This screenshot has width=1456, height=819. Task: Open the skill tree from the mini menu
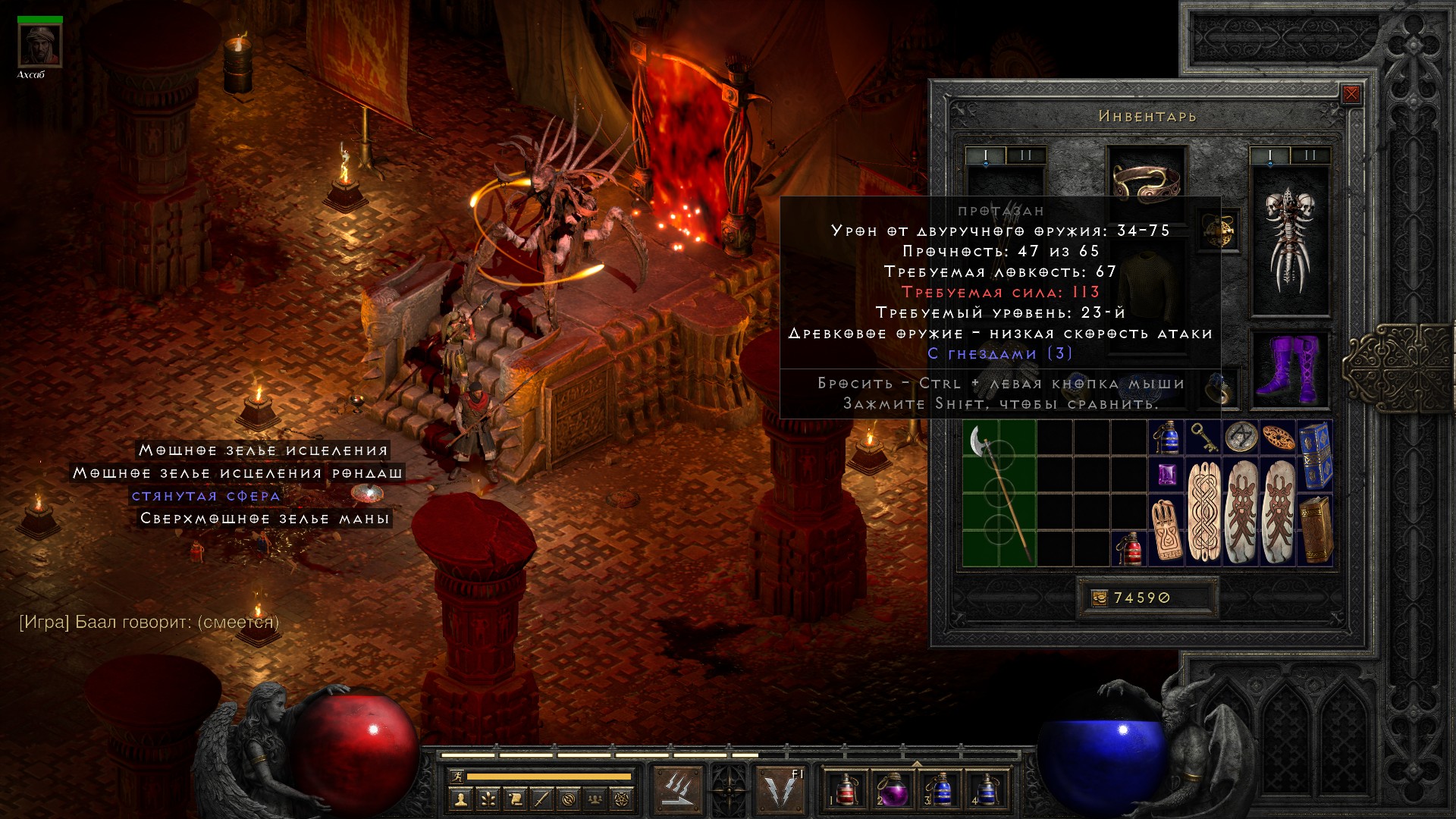tap(487, 799)
